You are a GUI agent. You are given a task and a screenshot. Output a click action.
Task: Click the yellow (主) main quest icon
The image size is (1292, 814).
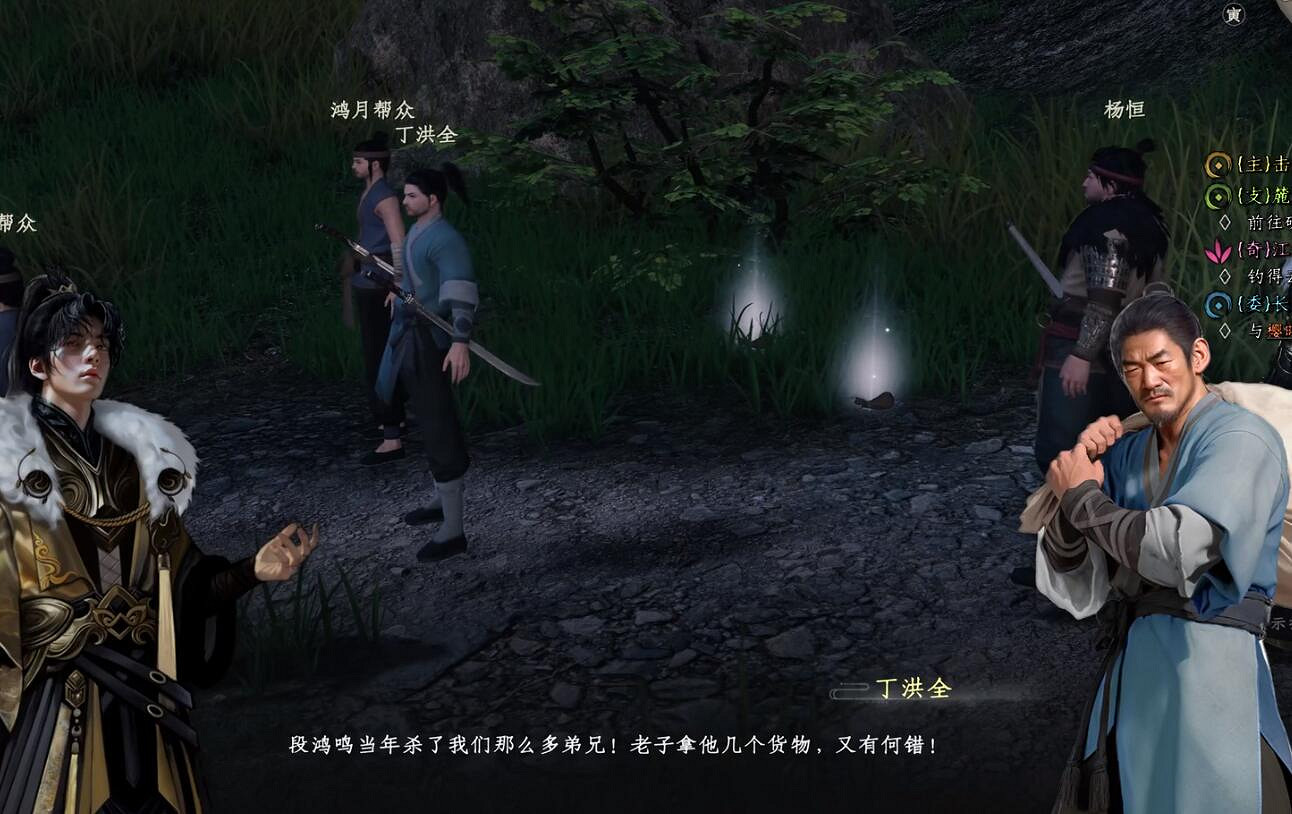[x=1218, y=166]
